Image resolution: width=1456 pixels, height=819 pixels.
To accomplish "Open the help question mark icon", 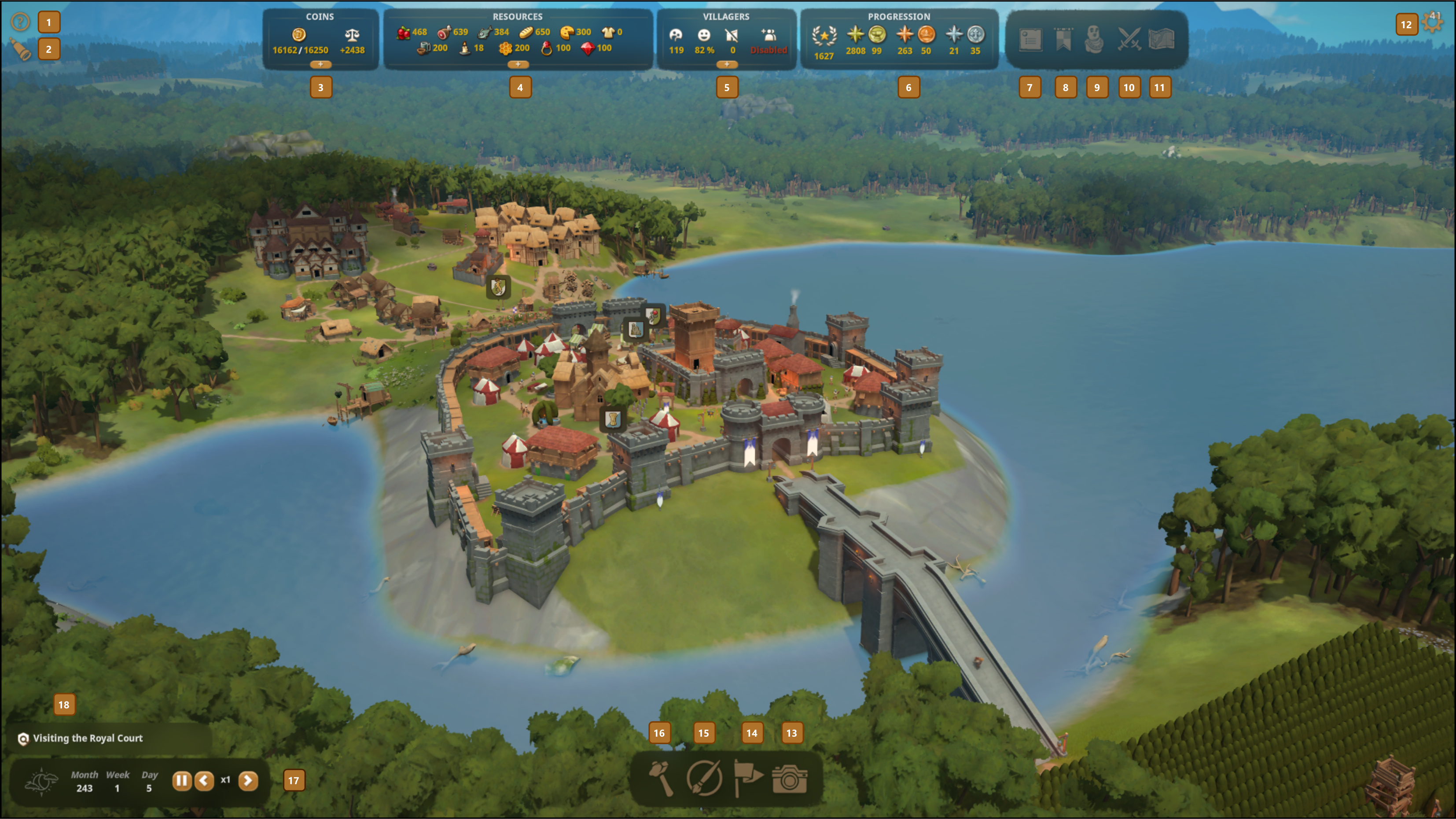I will coord(20,22).
